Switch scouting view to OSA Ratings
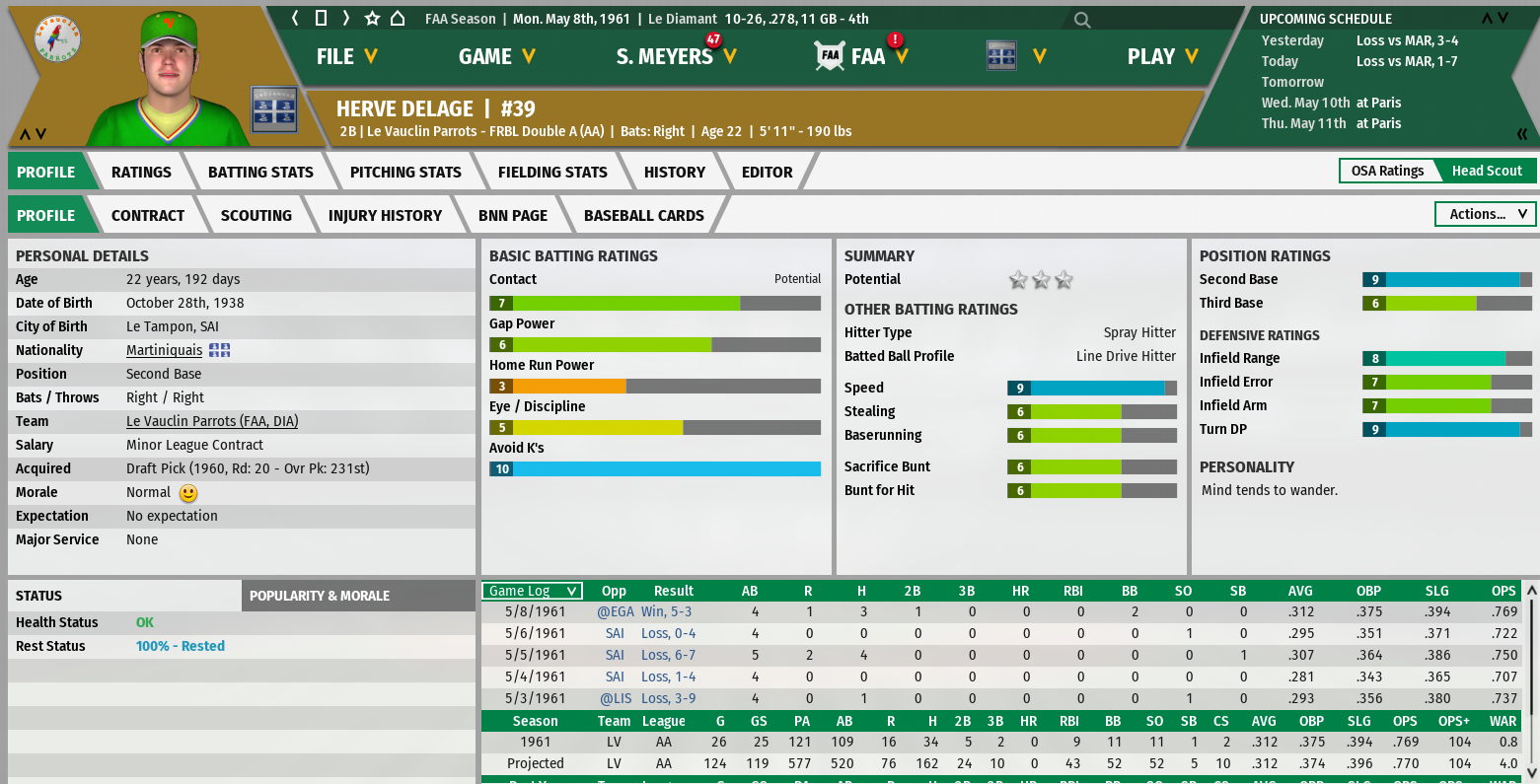 [x=1387, y=171]
